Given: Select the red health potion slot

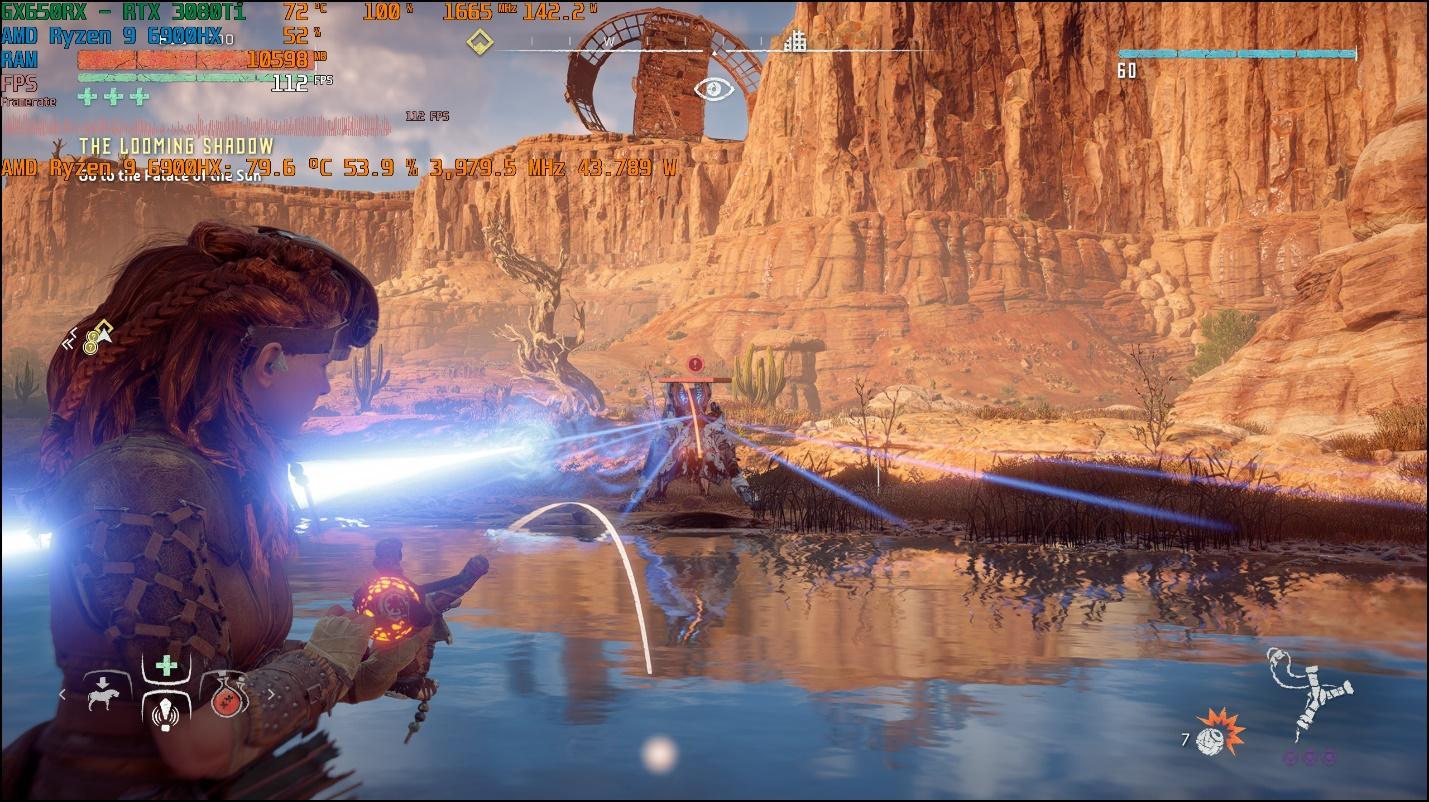Looking at the screenshot, I should point(229,696).
